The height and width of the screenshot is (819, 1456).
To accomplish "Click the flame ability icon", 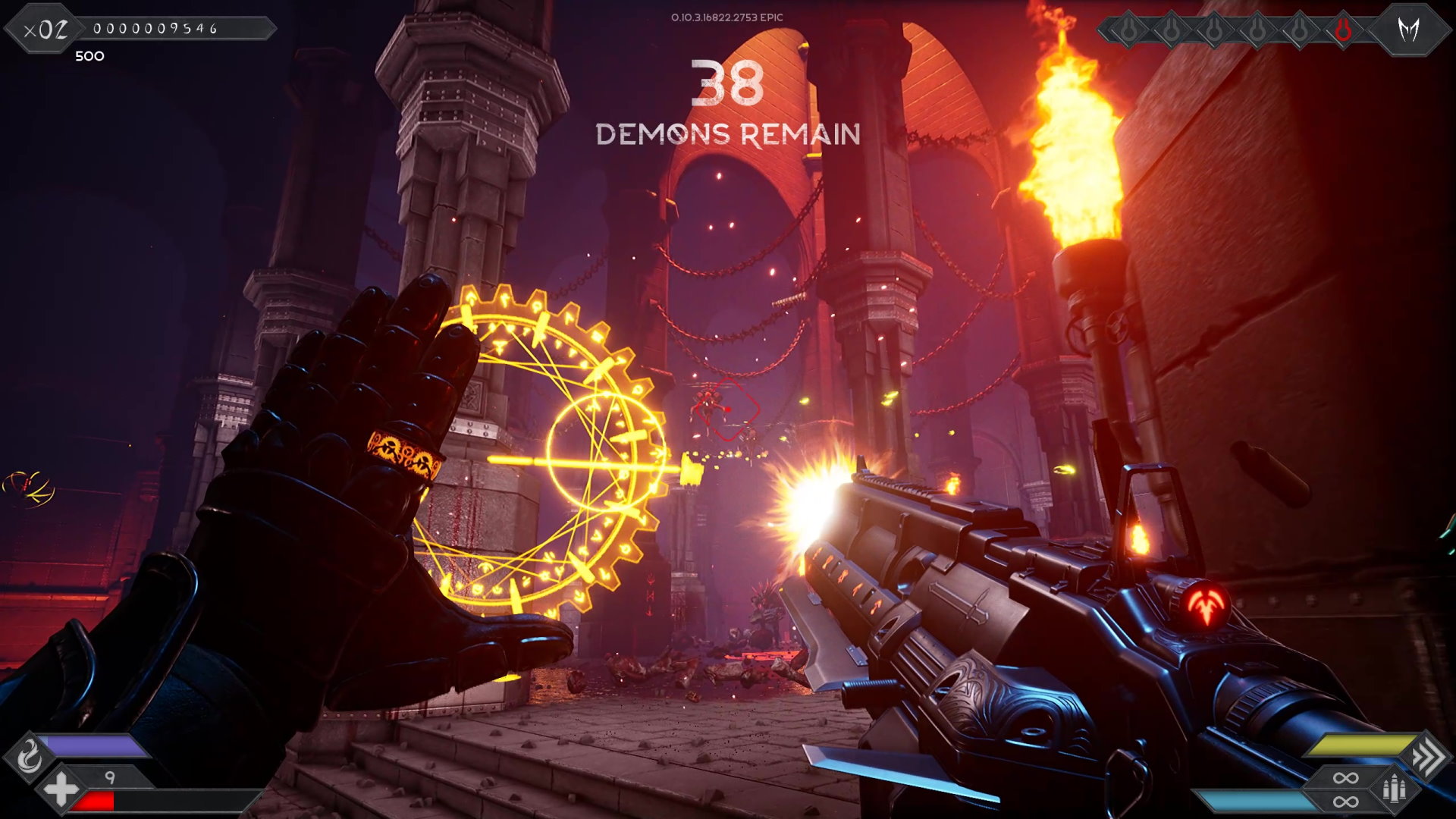I will 30,756.
